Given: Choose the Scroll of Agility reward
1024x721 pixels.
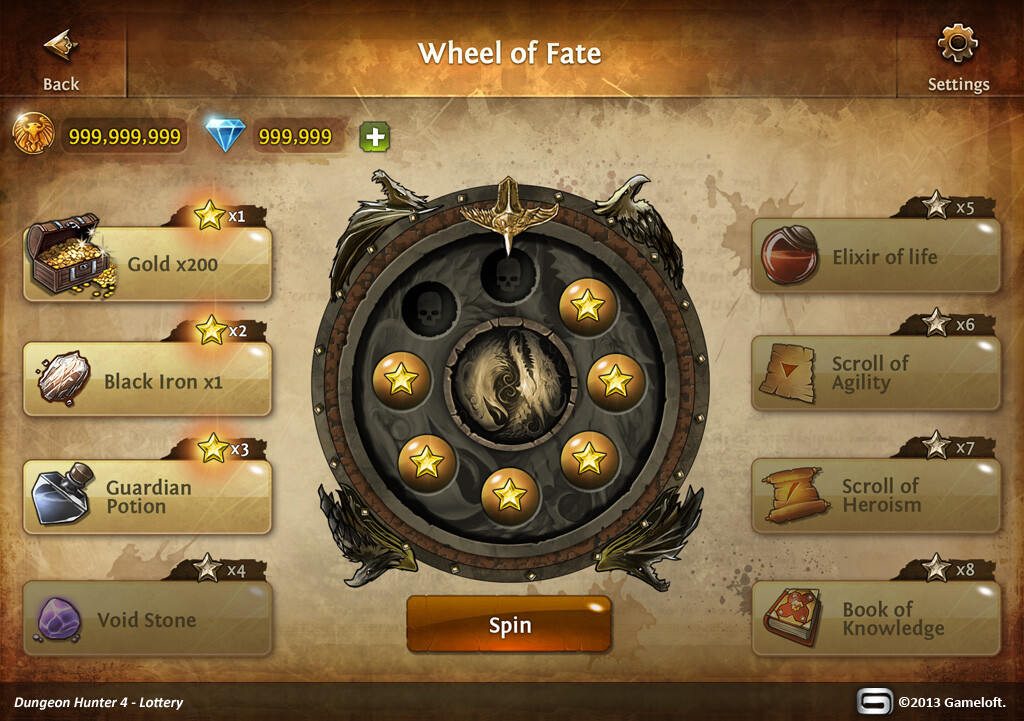Looking at the screenshot, I should (x=875, y=373).
